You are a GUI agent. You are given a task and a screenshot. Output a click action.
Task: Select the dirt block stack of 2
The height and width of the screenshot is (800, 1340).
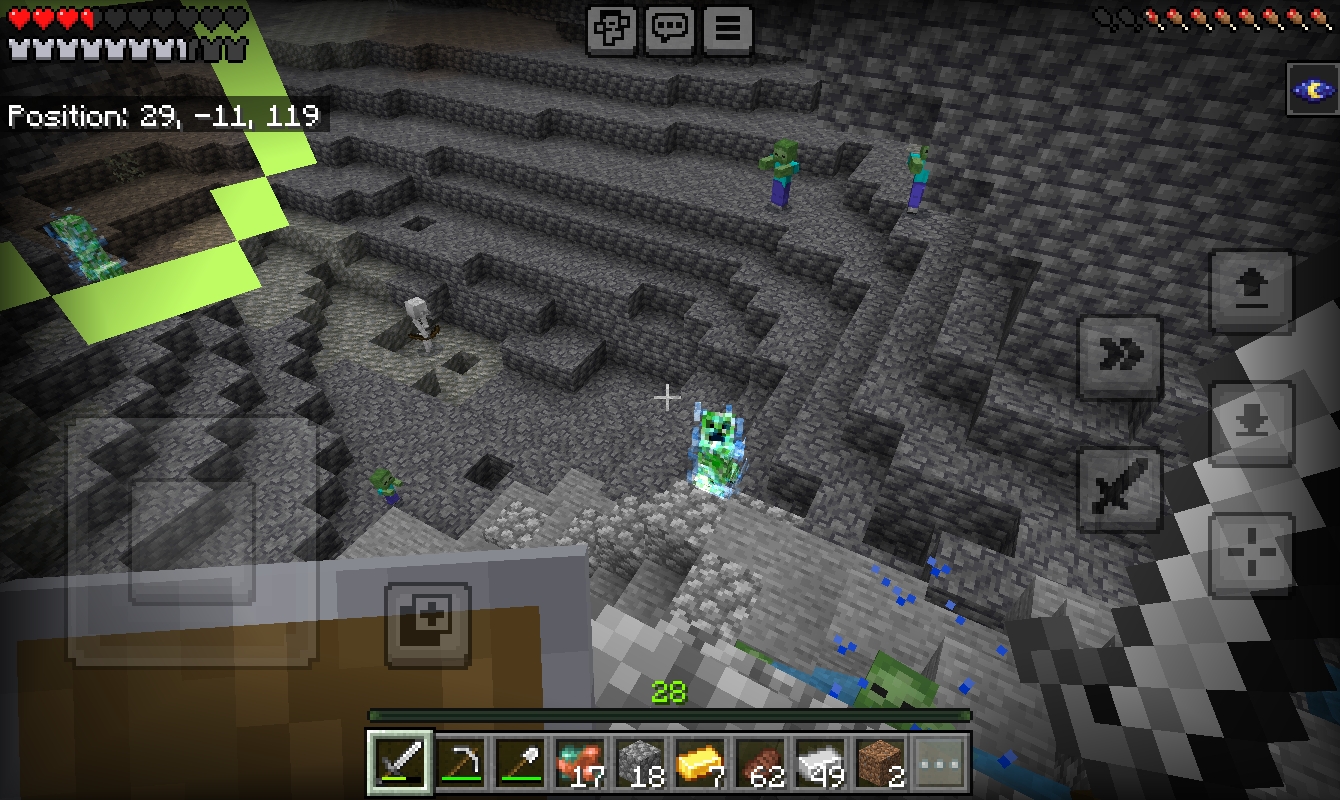tap(881, 763)
